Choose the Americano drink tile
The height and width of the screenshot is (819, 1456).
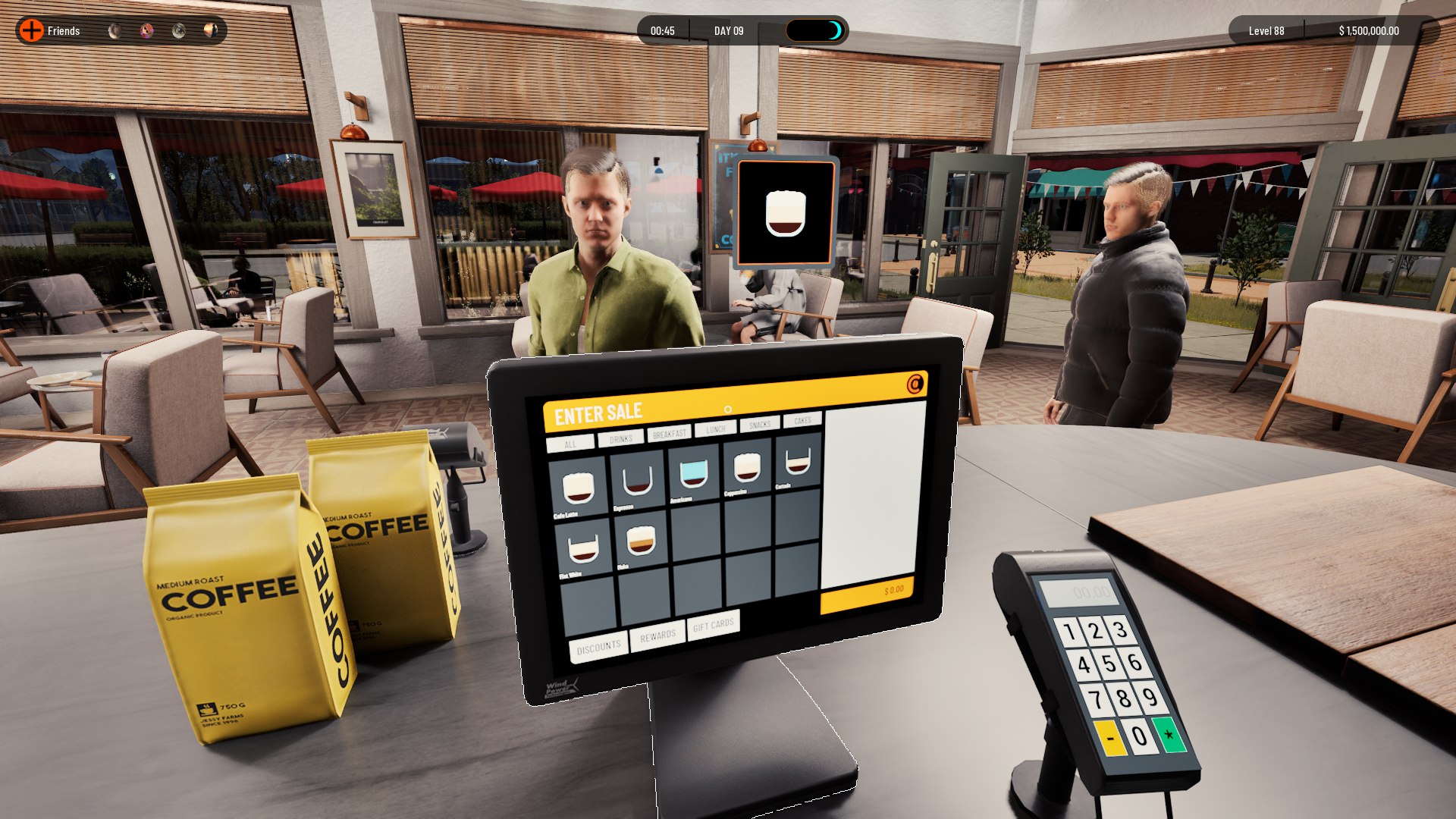tap(693, 475)
